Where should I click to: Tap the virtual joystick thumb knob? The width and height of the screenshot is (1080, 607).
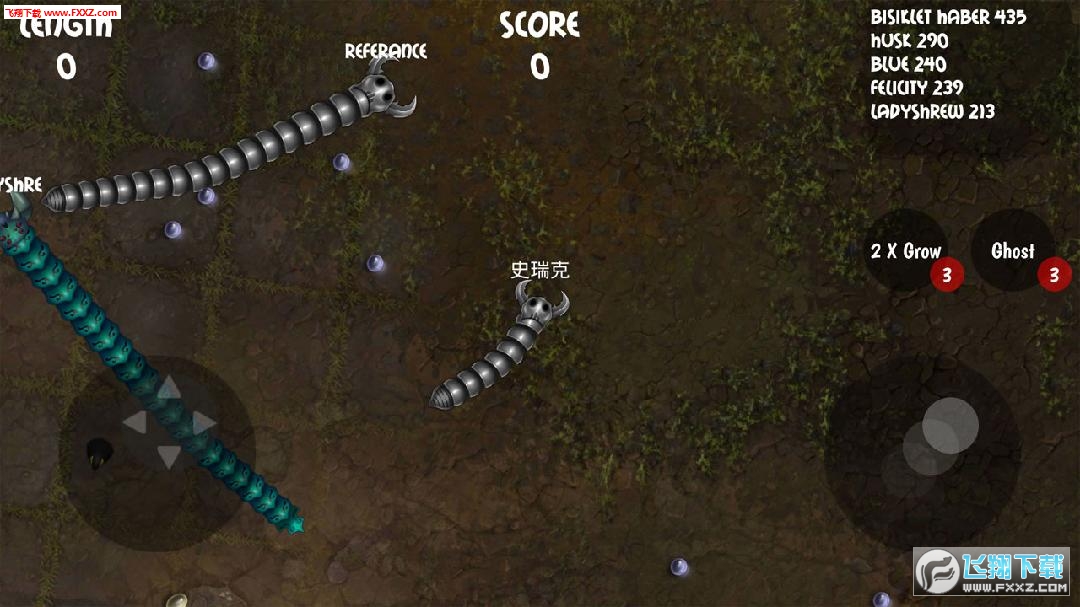point(949,425)
